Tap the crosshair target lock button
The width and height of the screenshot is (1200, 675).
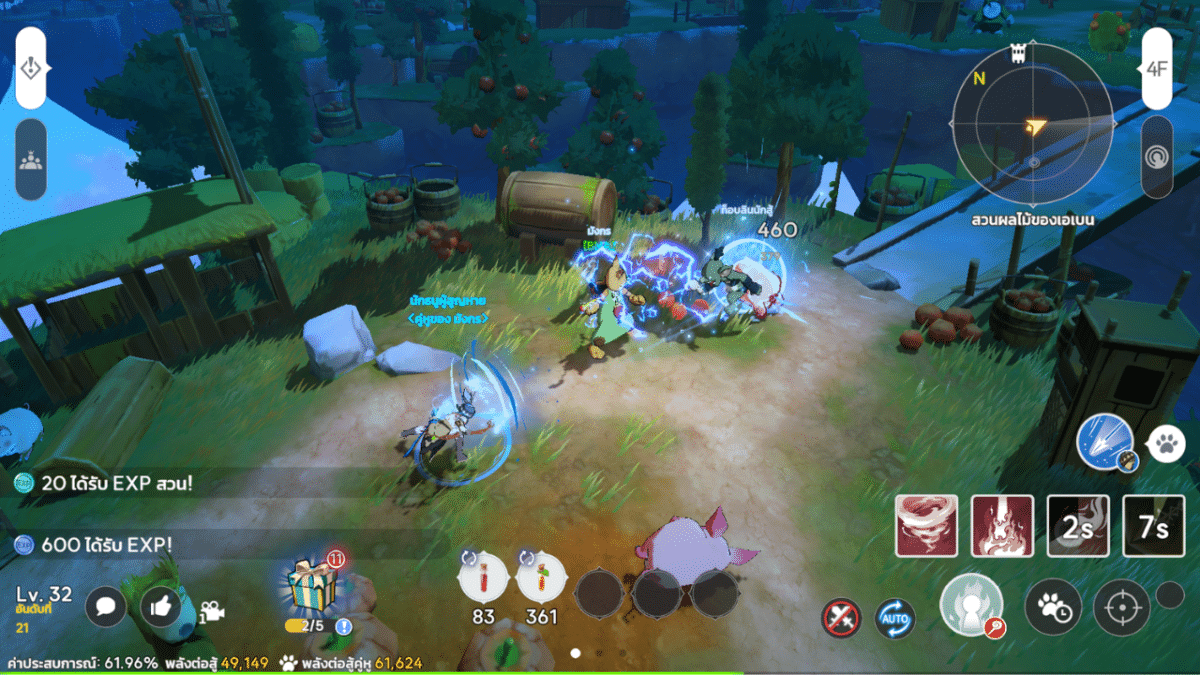1121,606
